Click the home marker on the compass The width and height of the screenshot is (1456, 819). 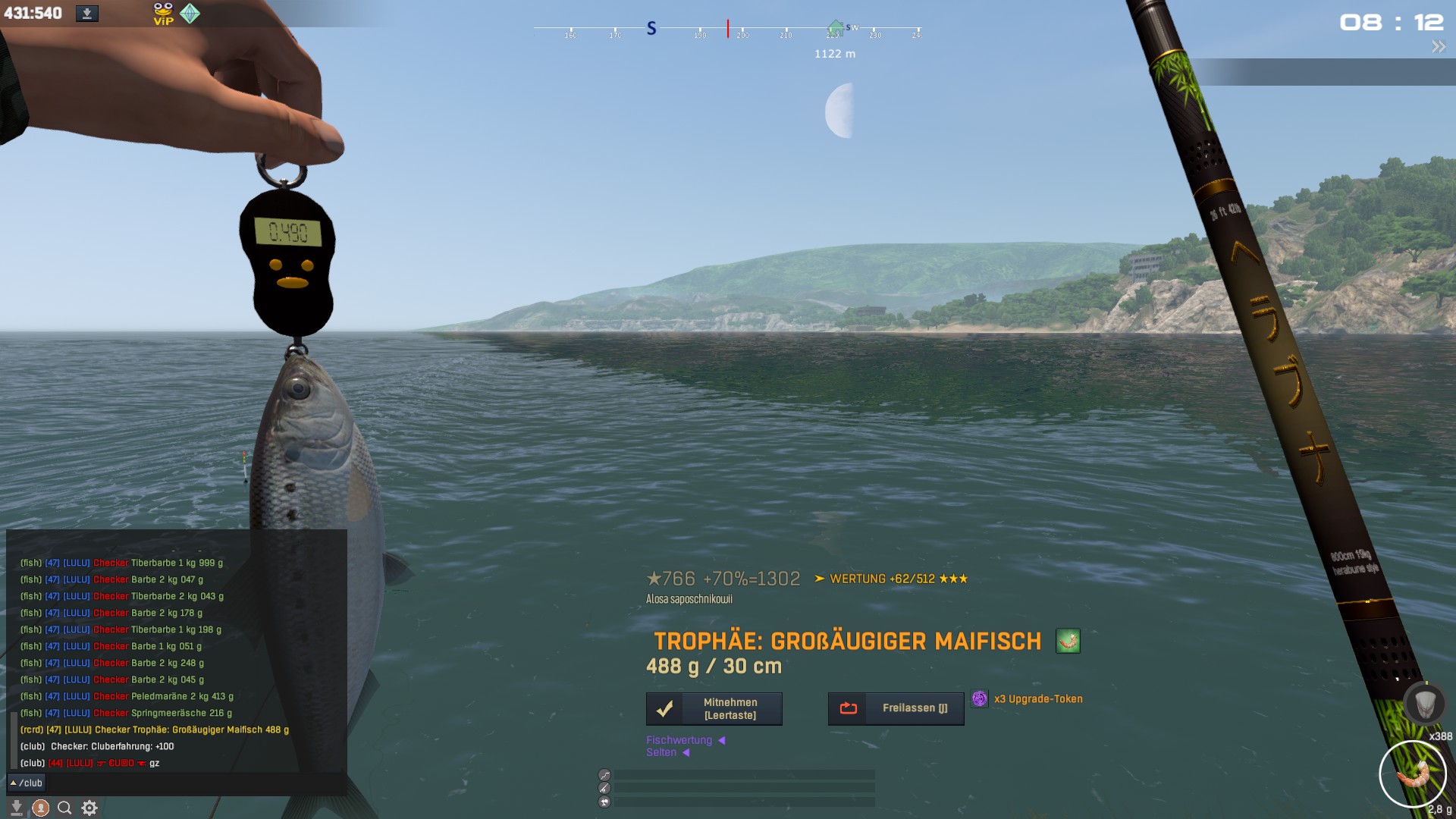[x=835, y=28]
